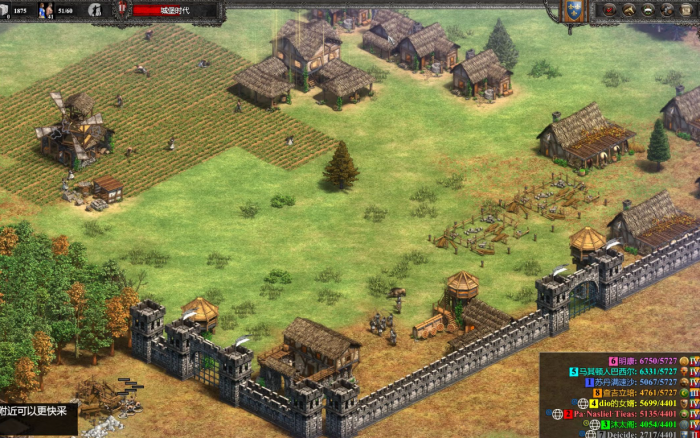Open the horn chat button
Viewport: 700px width, 438px height.
[628, 10]
